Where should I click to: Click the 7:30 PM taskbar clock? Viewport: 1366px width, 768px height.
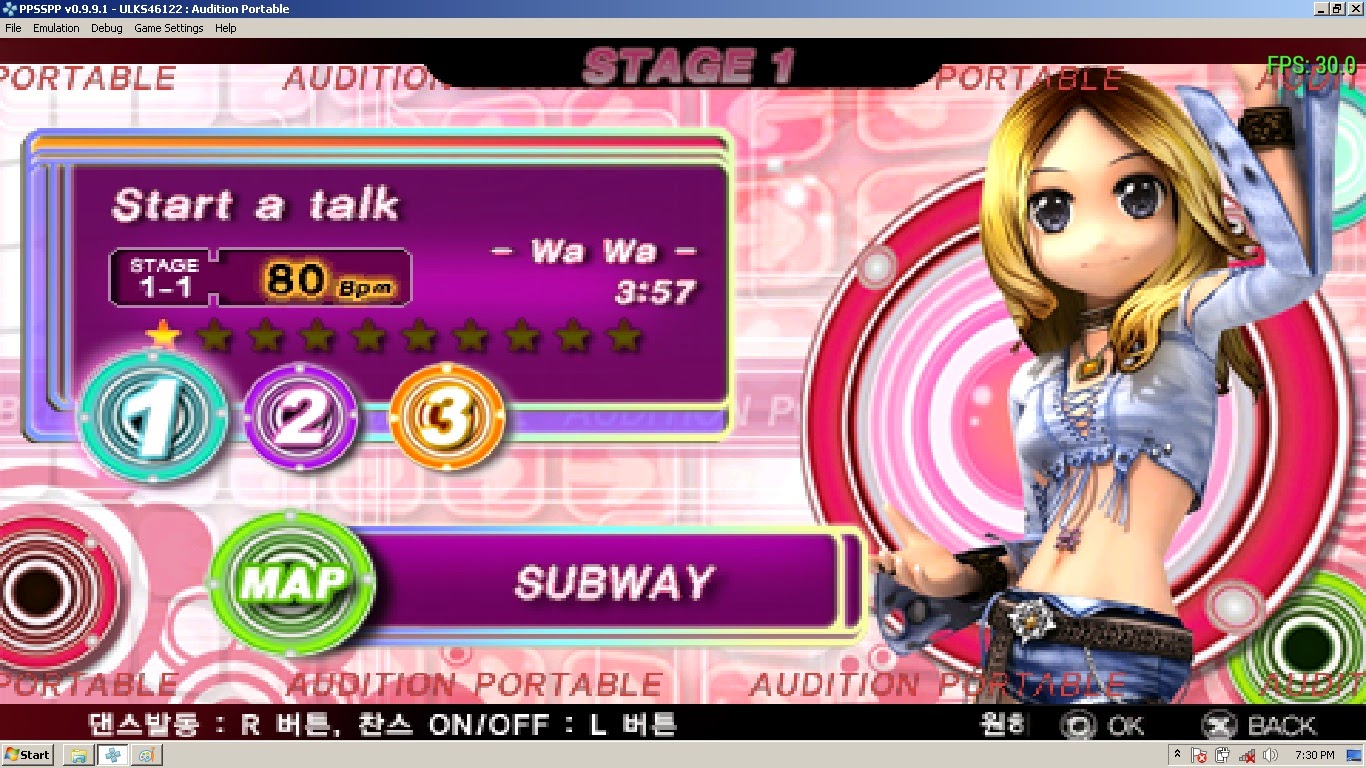tap(1315, 756)
